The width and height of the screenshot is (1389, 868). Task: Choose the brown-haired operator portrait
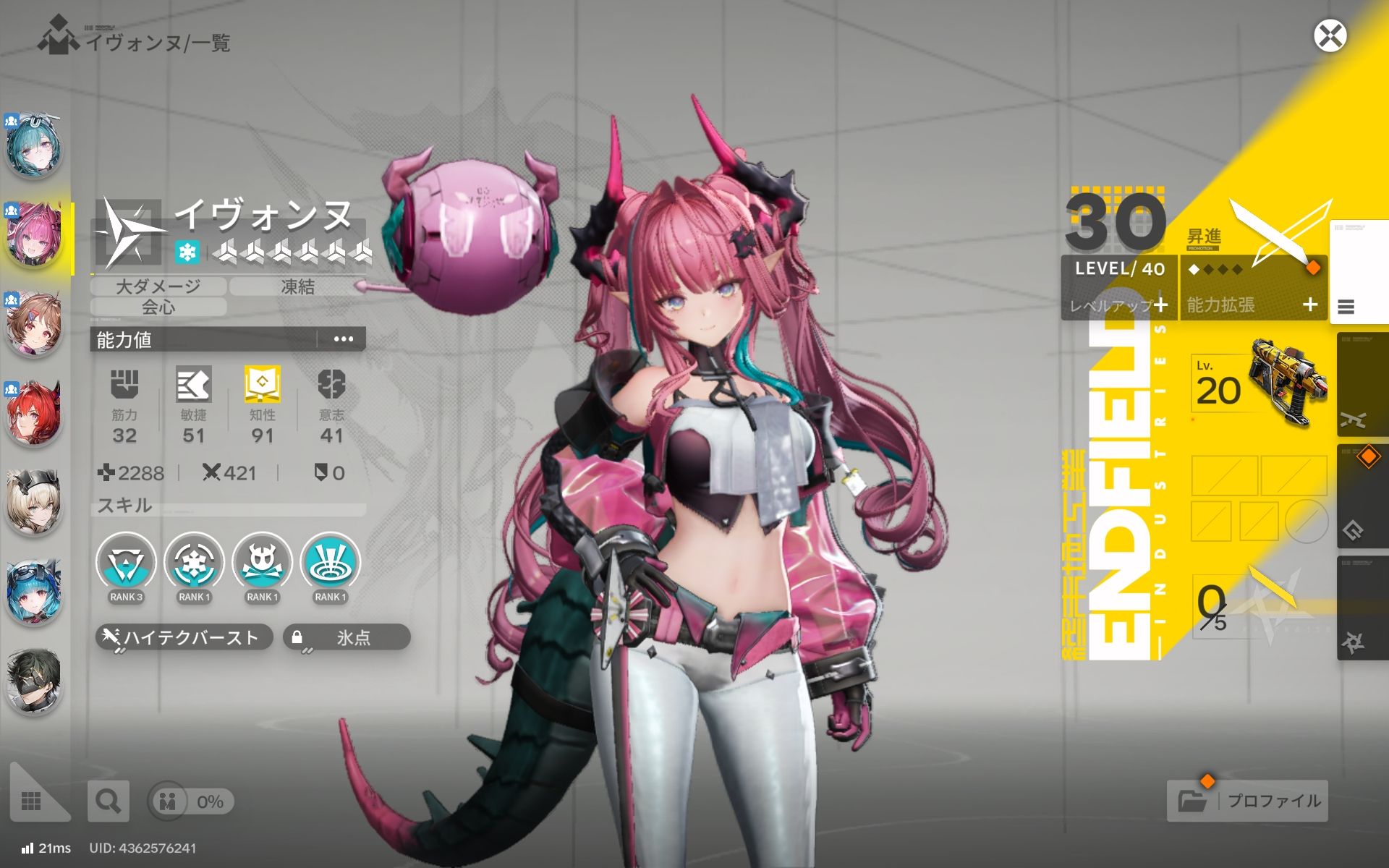click(x=34, y=325)
